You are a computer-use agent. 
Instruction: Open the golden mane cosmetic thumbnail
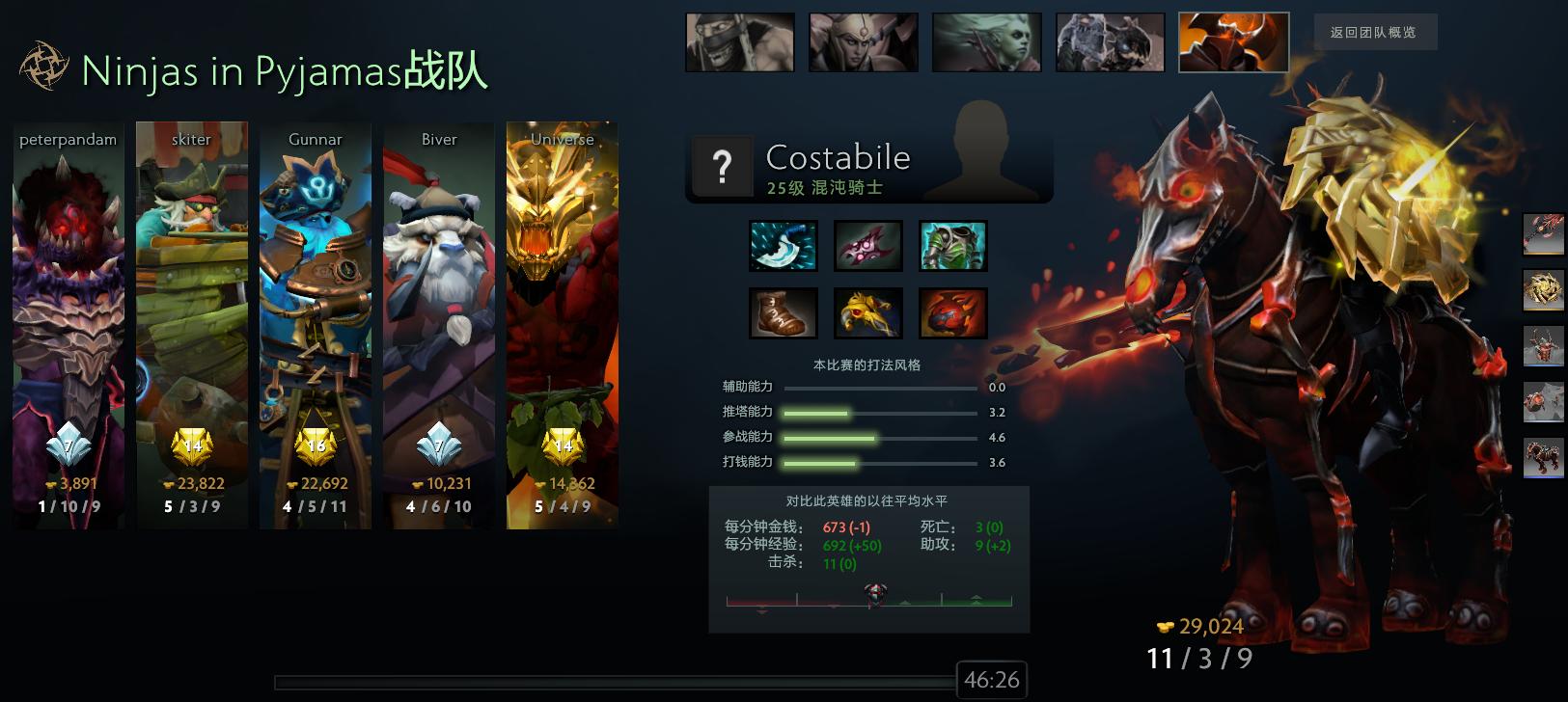(1543, 291)
